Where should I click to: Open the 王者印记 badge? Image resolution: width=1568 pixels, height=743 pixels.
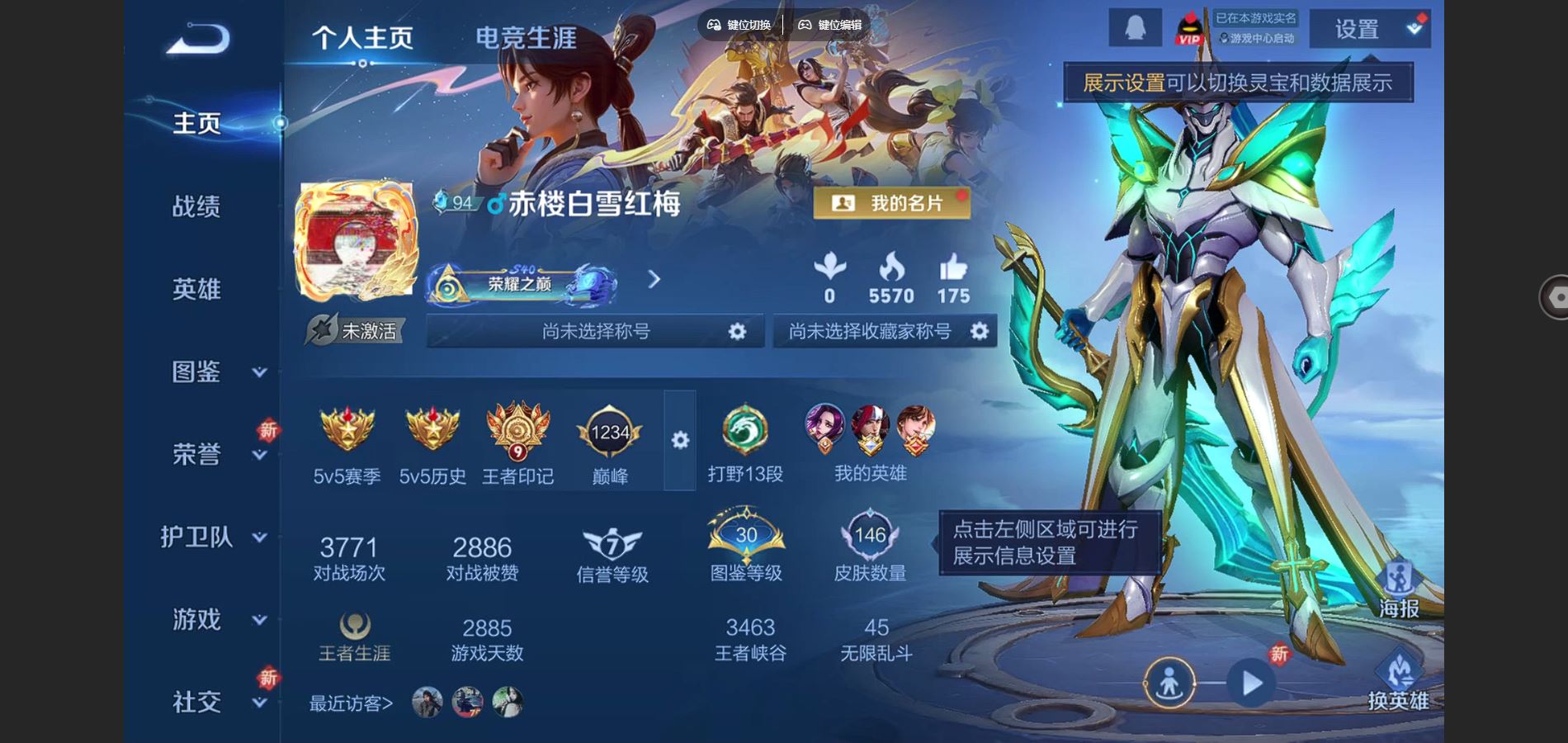point(517,443)
